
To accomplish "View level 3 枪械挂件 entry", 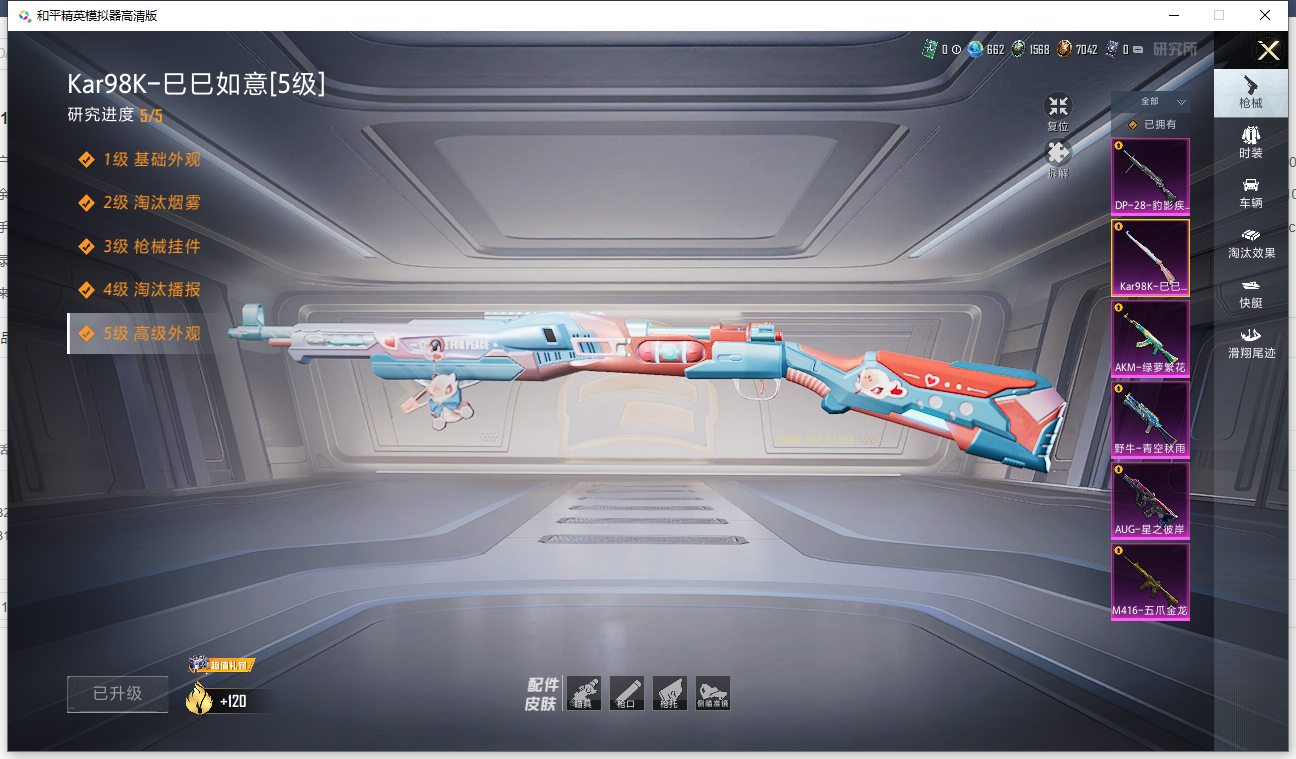I will coord(151,246).
